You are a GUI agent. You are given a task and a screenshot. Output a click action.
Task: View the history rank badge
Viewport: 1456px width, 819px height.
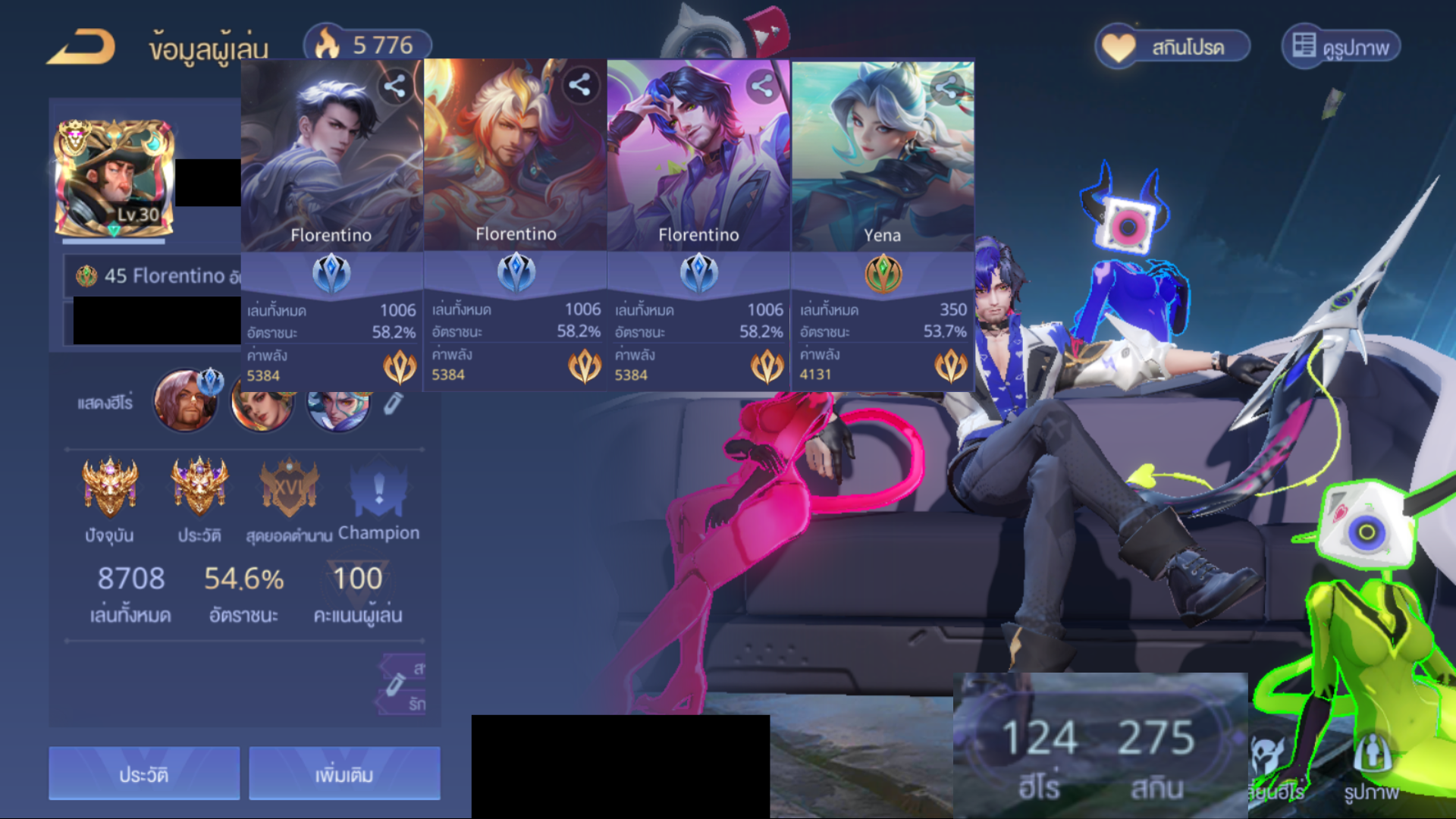(x=199, y=487)
